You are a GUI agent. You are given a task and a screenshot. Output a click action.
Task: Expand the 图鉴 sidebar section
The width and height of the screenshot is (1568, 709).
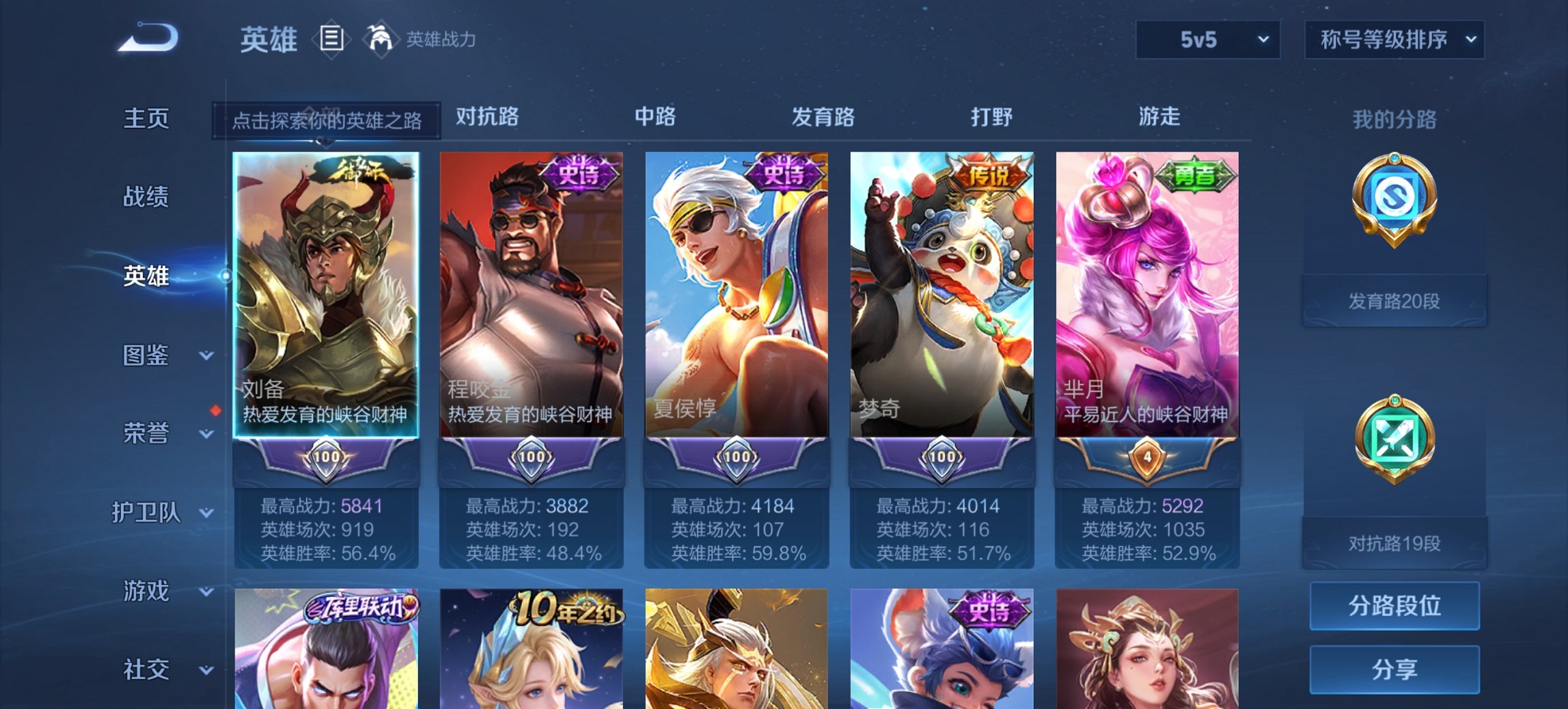[x=146, y=356]
